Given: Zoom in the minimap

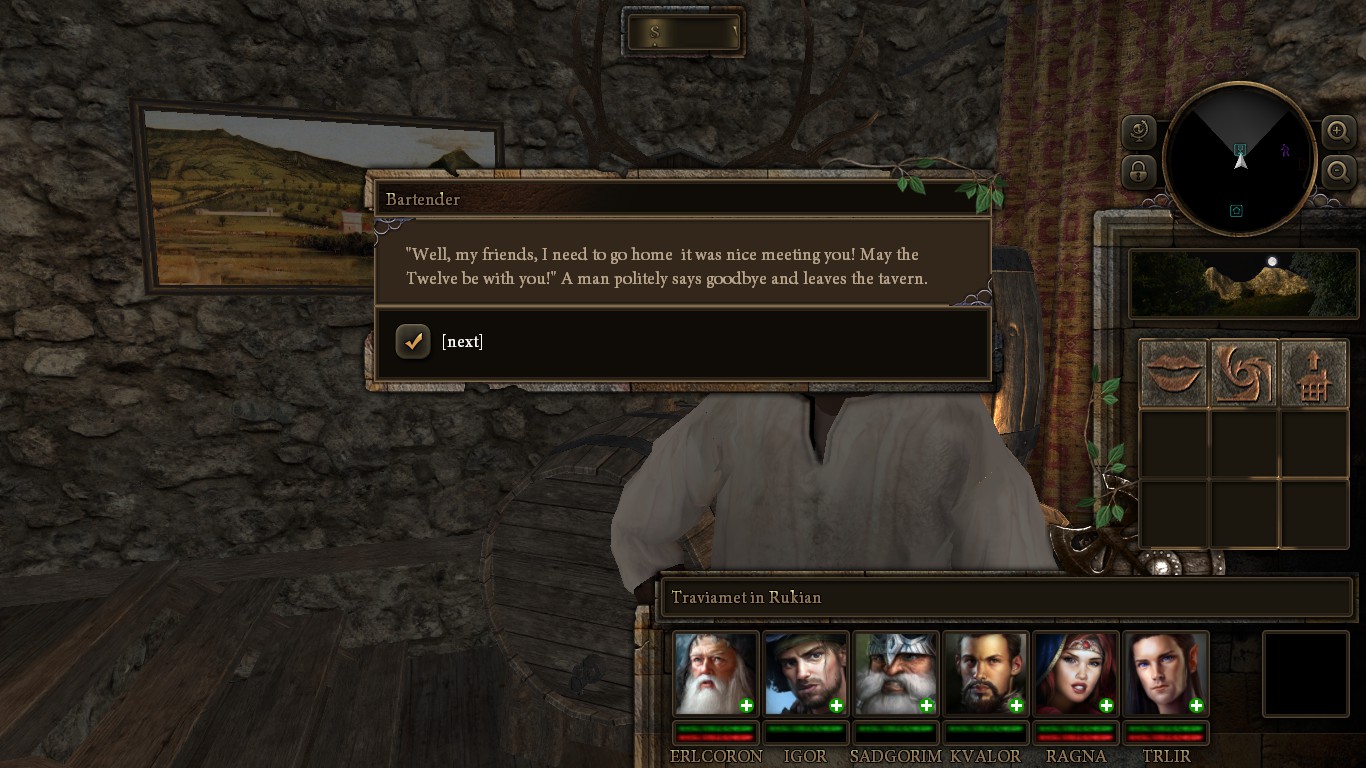Looking at the screenshot, I should click(x=1338, y=131).
